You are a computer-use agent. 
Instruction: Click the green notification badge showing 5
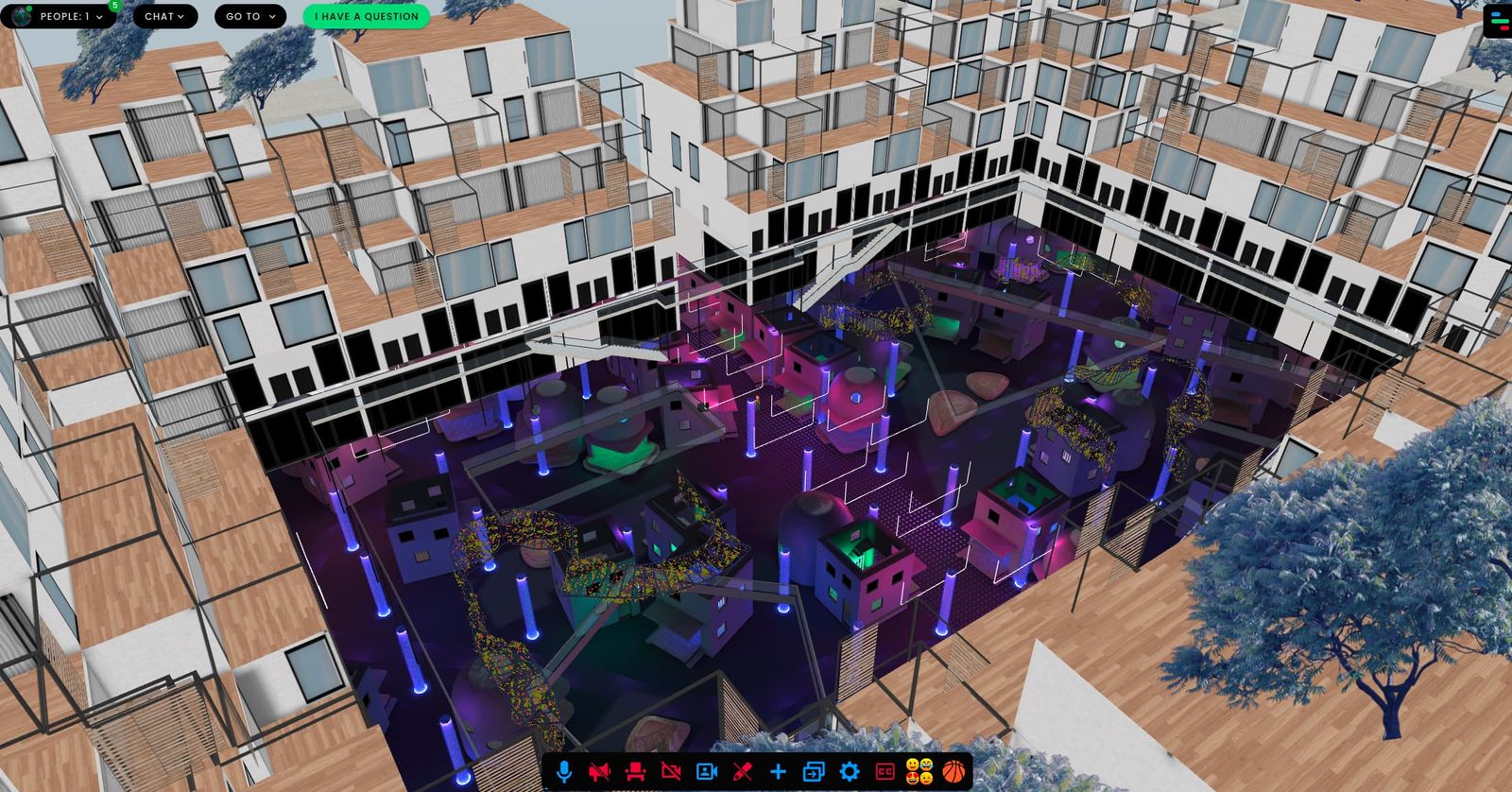[114, 5]
